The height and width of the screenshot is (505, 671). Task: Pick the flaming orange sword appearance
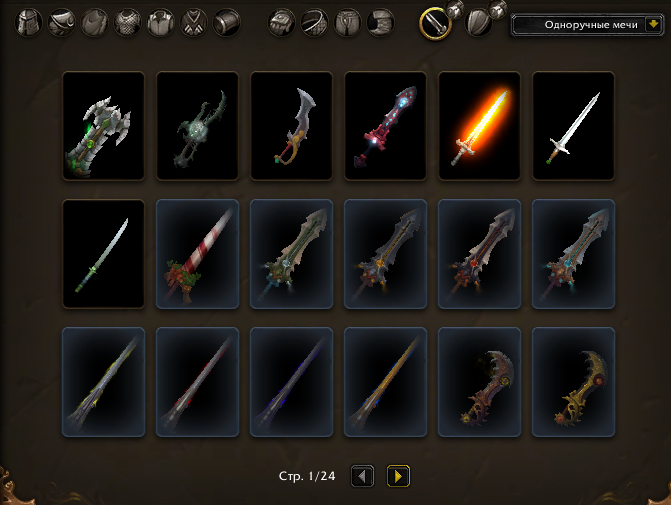(480, 126)
